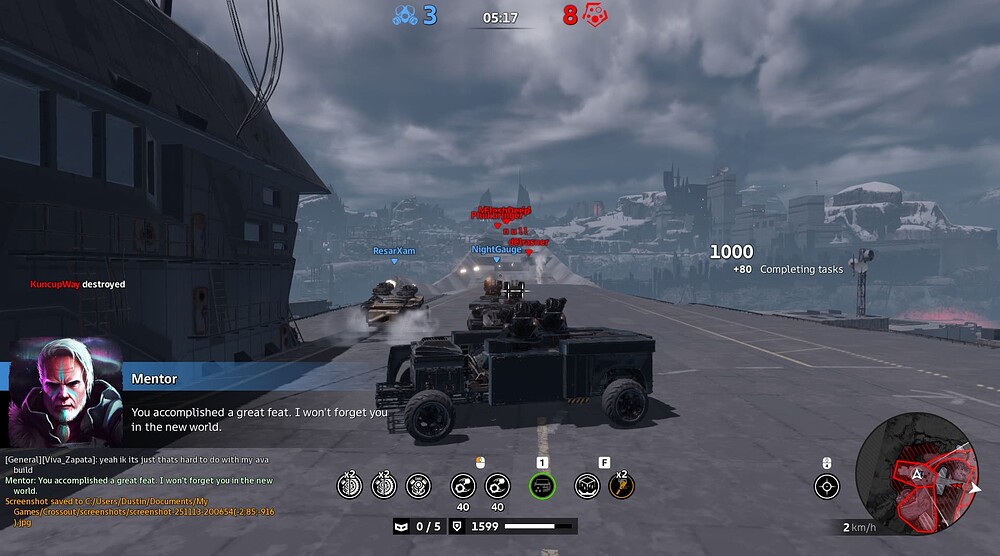Screen dimensions: 1000x556
Task: Click the crosshair target icon
Action: click(x=826, y=486)
